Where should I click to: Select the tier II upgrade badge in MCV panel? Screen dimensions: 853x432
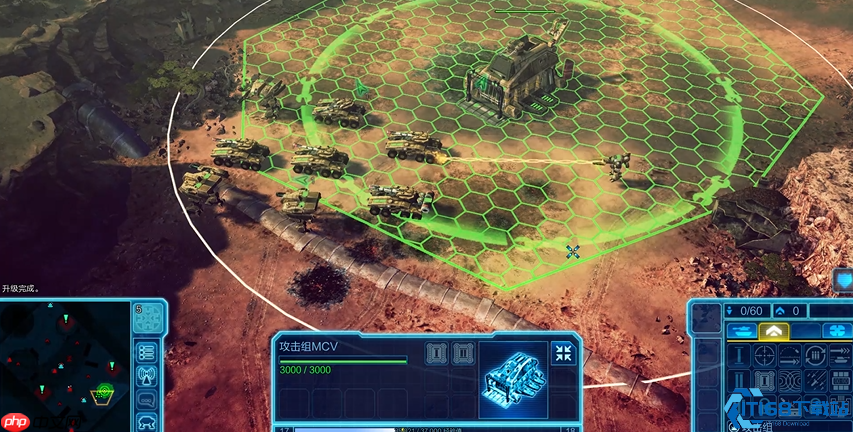462,352
